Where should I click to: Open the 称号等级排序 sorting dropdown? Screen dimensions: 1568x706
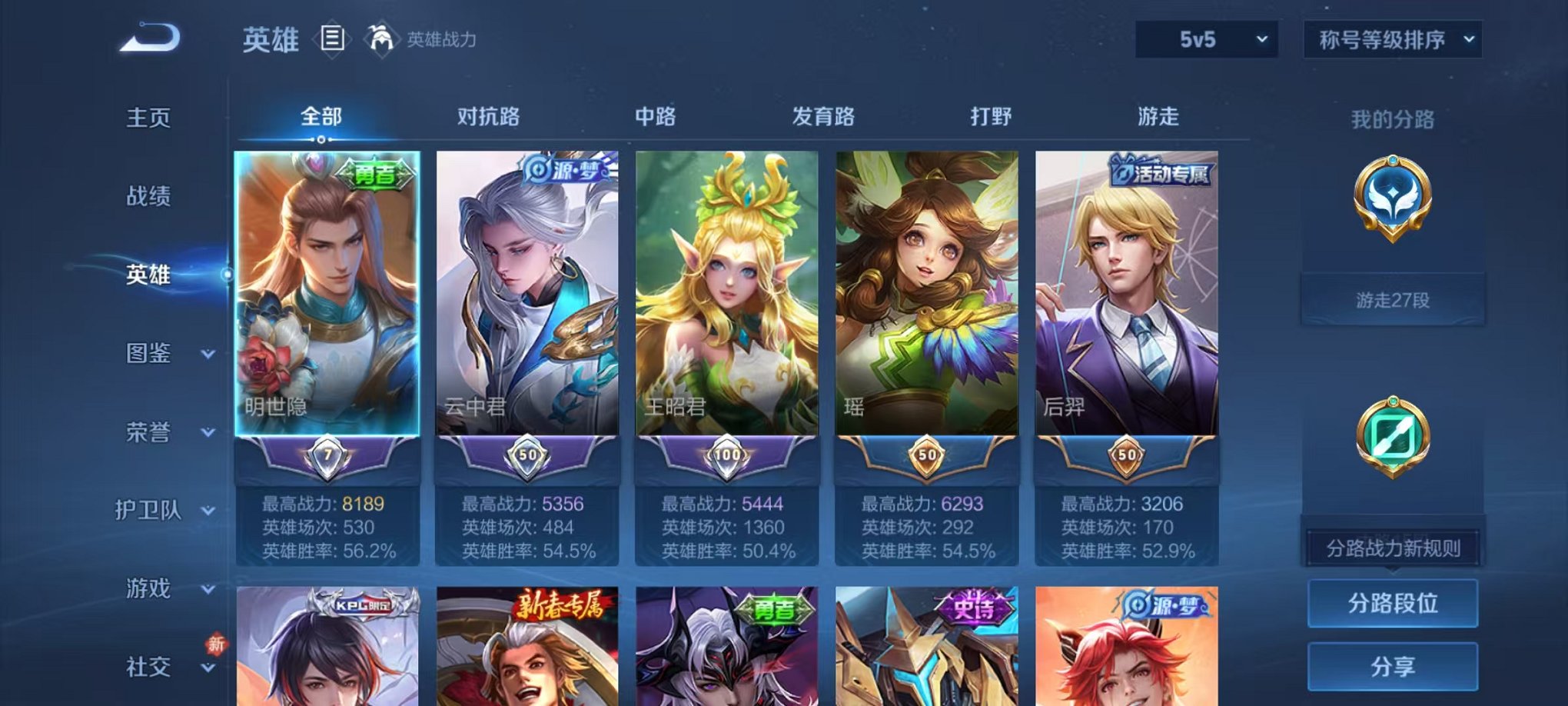1391,37
